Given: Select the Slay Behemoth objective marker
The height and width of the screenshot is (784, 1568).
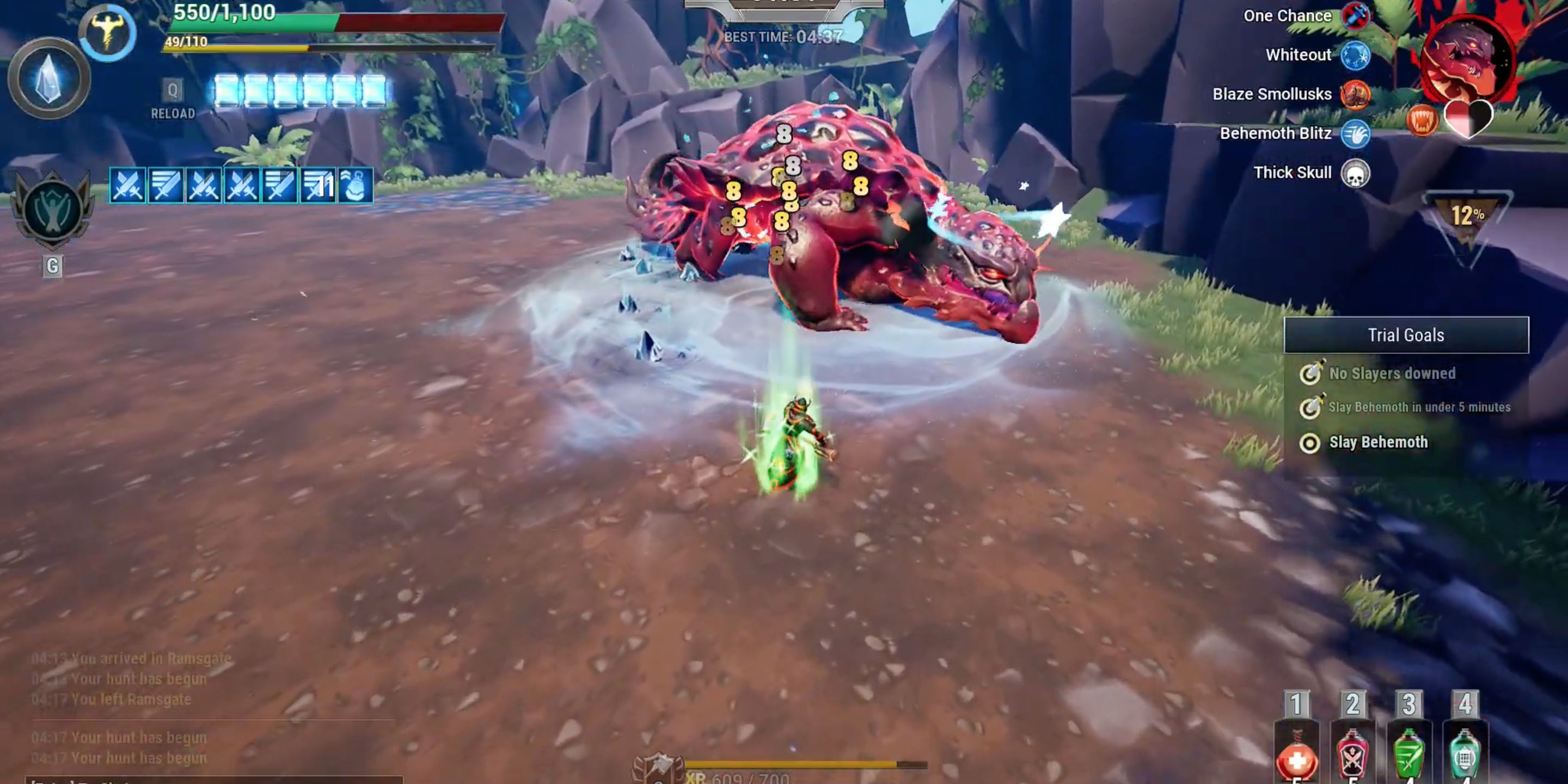Looking at the screenshot, I should 1310,443.
